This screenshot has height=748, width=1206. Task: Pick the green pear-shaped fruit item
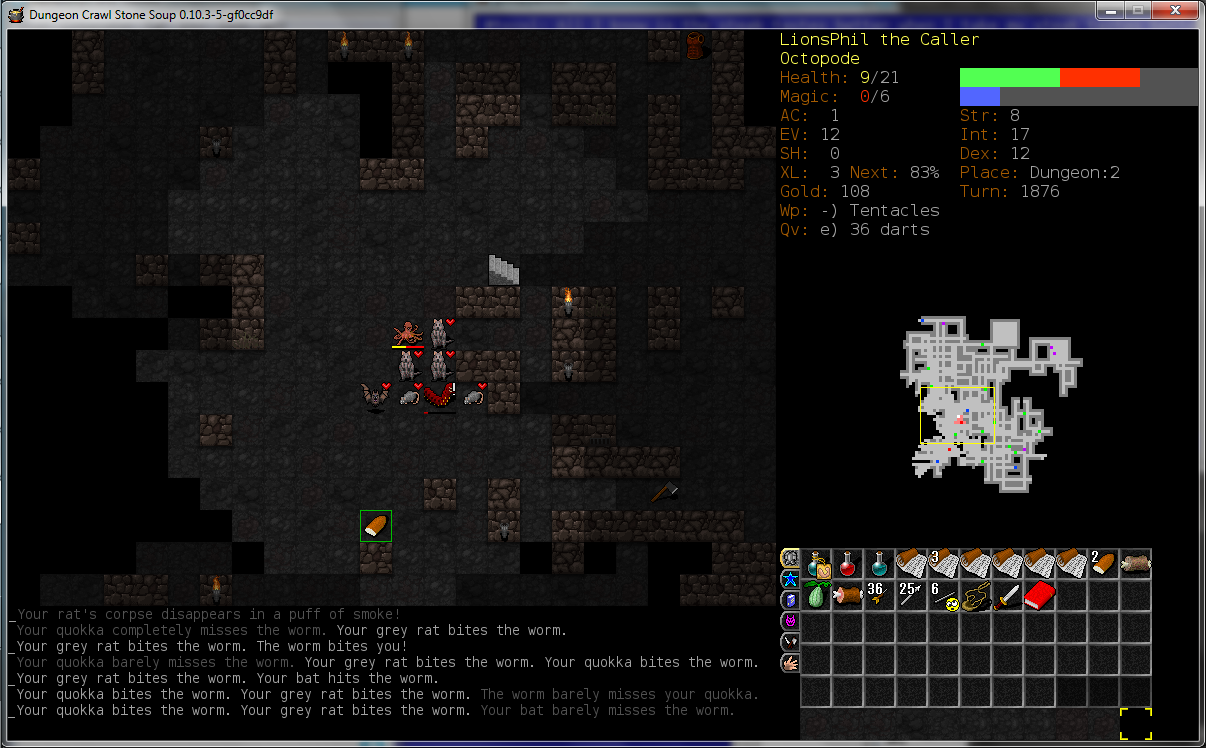coord(816,596)
